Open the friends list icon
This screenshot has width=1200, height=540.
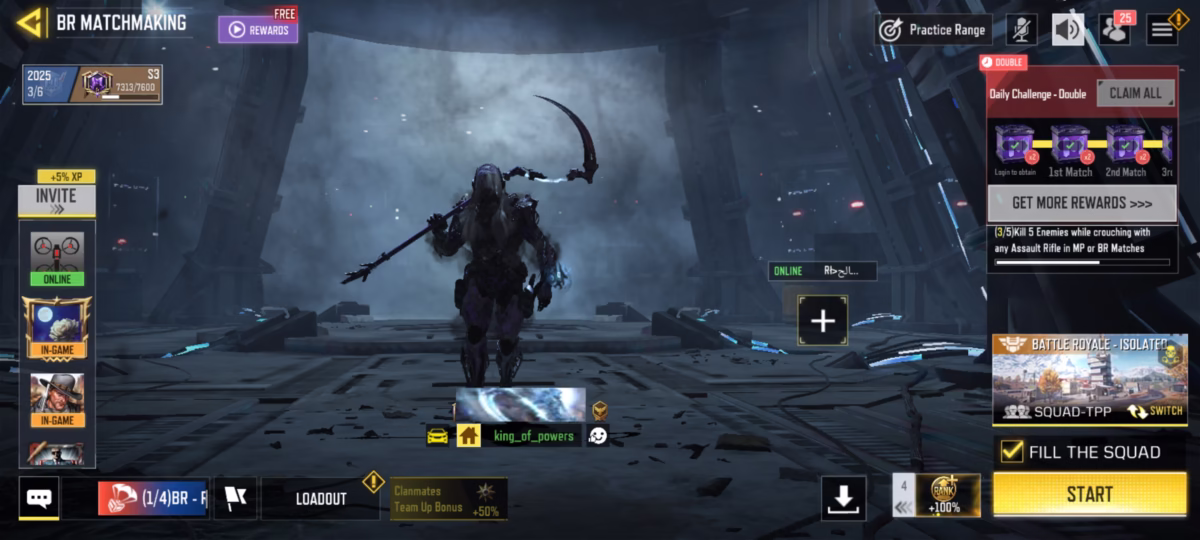pos(1114,30)
